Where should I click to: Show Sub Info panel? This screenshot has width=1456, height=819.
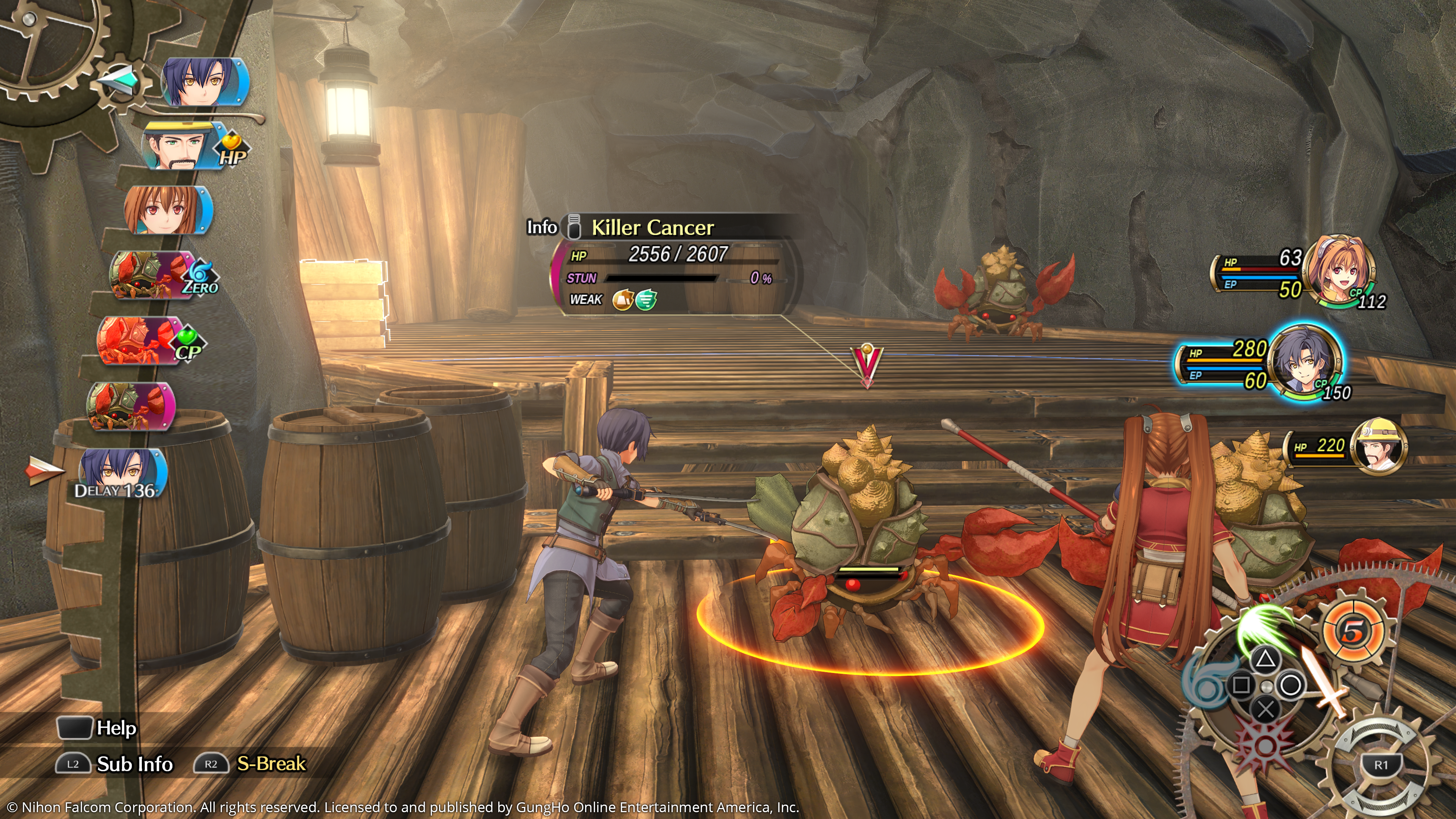tap(115, 764)
